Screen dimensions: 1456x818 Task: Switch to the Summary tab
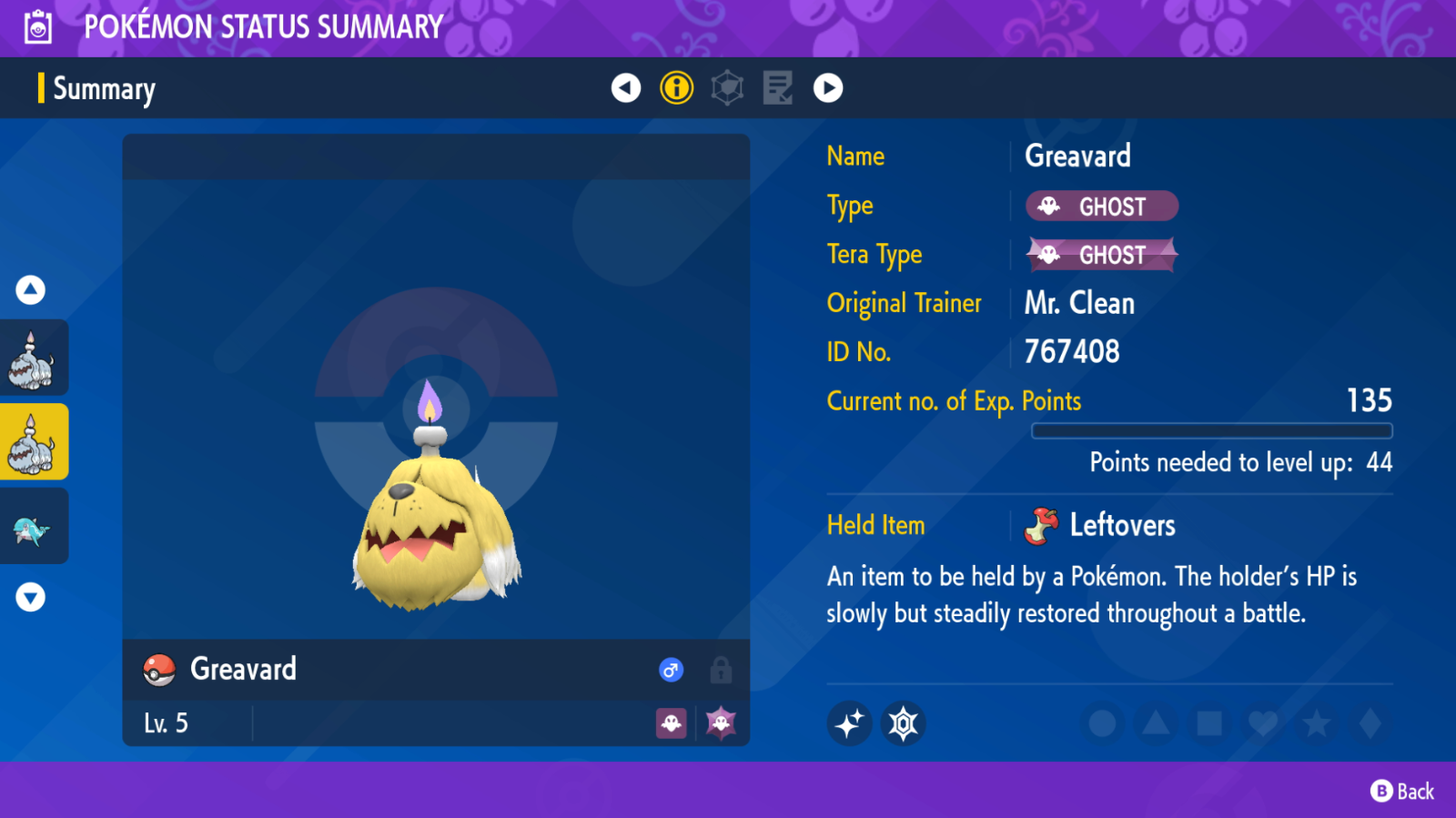point(103,88)
